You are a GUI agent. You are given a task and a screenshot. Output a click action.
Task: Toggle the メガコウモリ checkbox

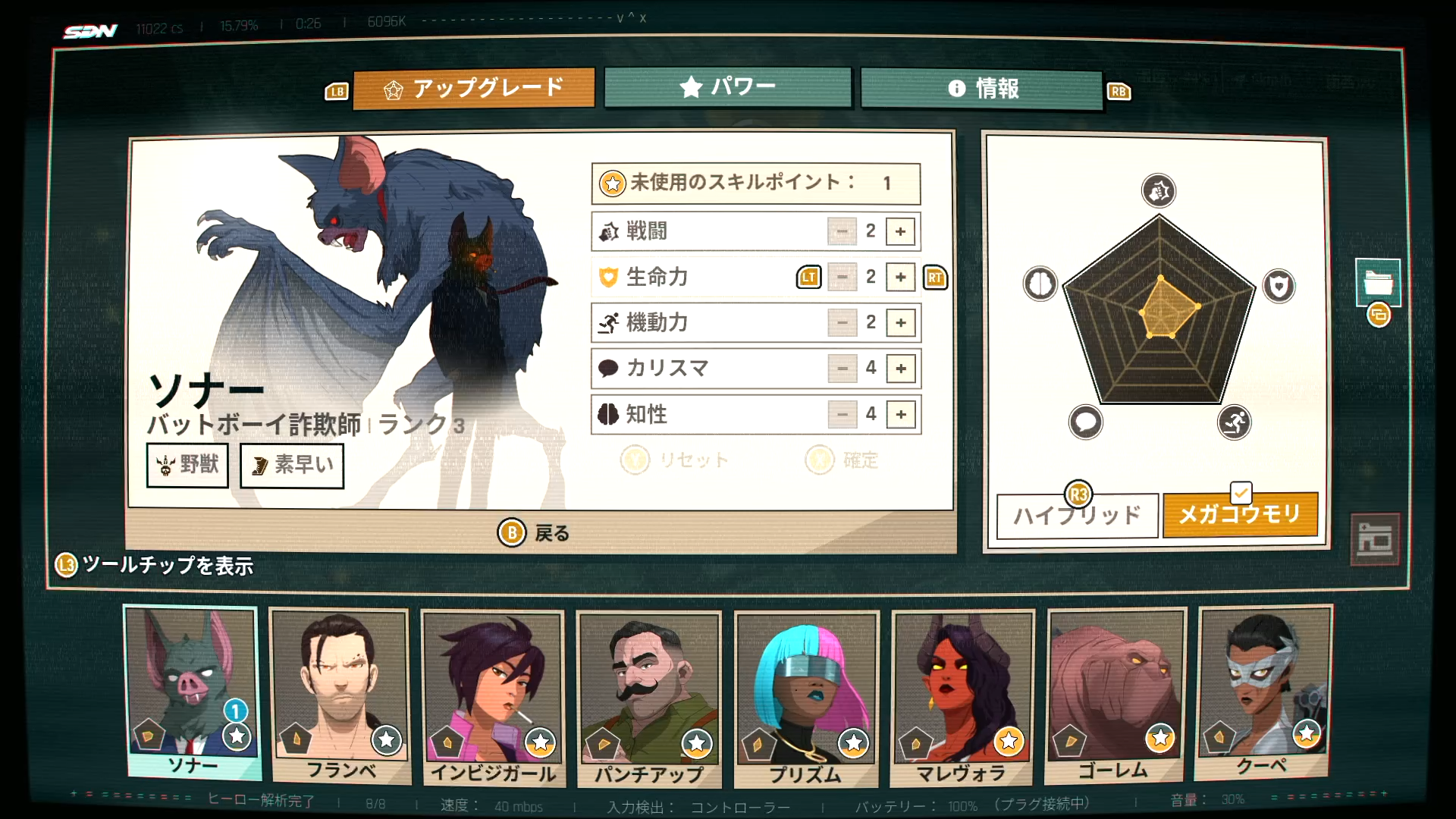(1241, 493)
